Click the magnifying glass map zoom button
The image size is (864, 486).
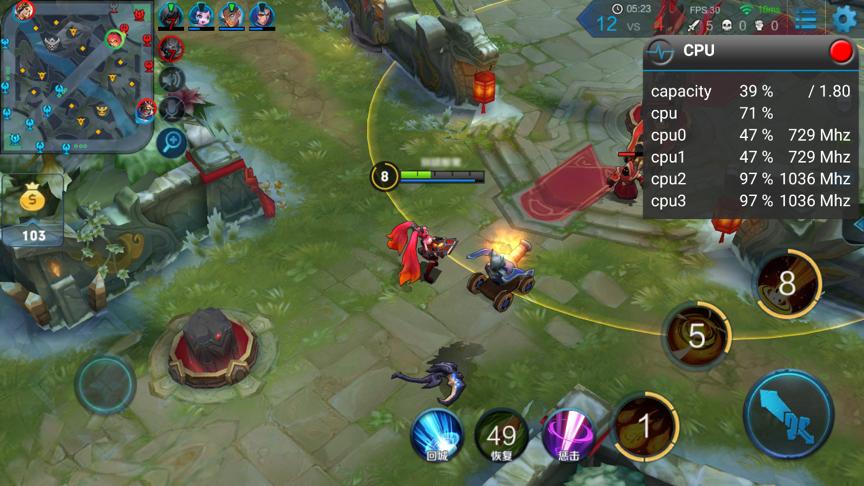[172, 141]
